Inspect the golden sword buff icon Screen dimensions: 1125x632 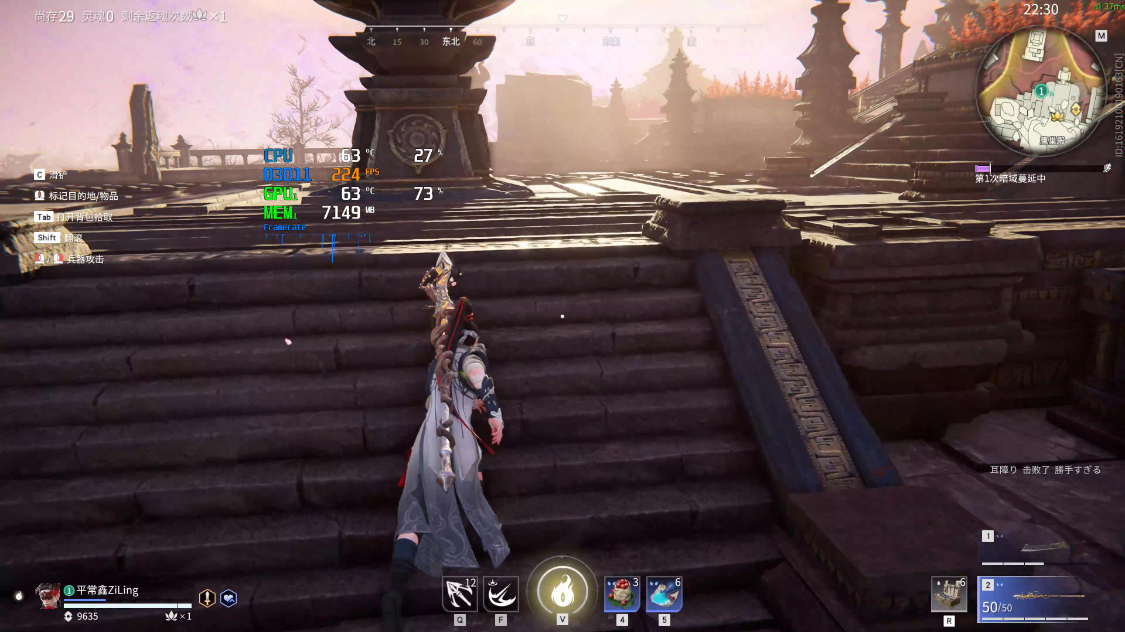[x=207, y=598]
